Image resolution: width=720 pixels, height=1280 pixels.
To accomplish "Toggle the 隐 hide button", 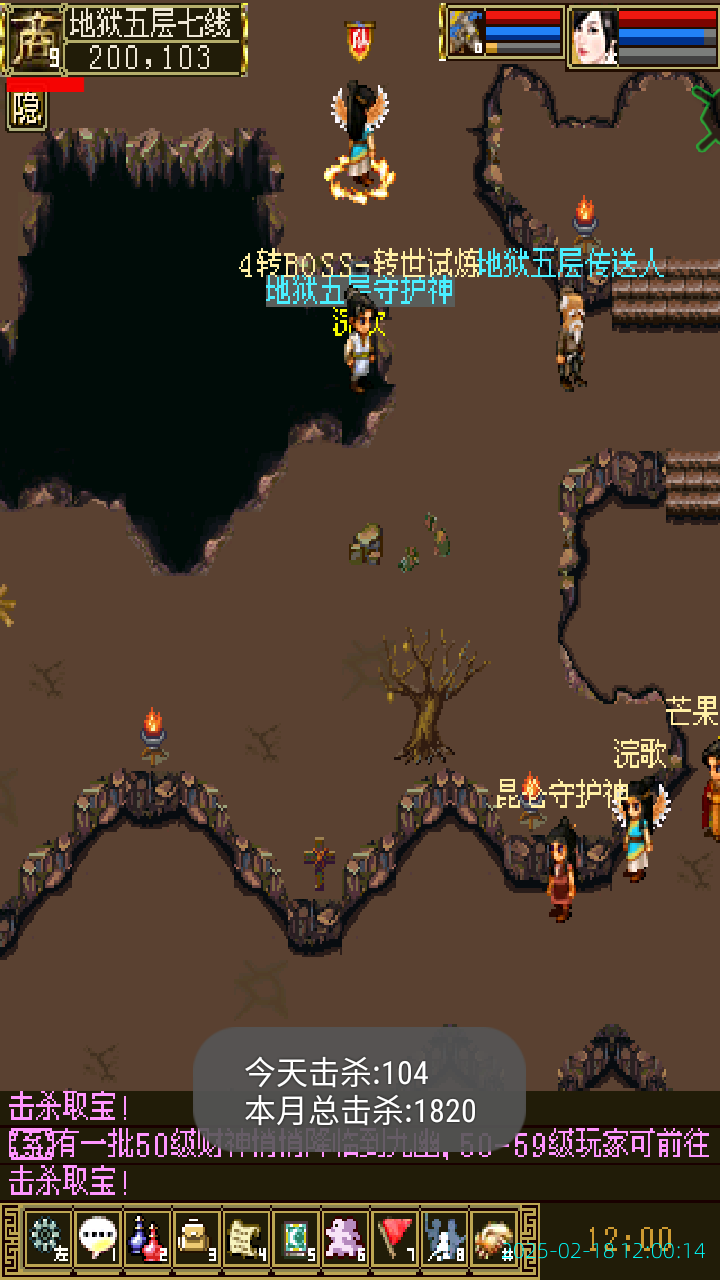I will [x=27, y=110].
